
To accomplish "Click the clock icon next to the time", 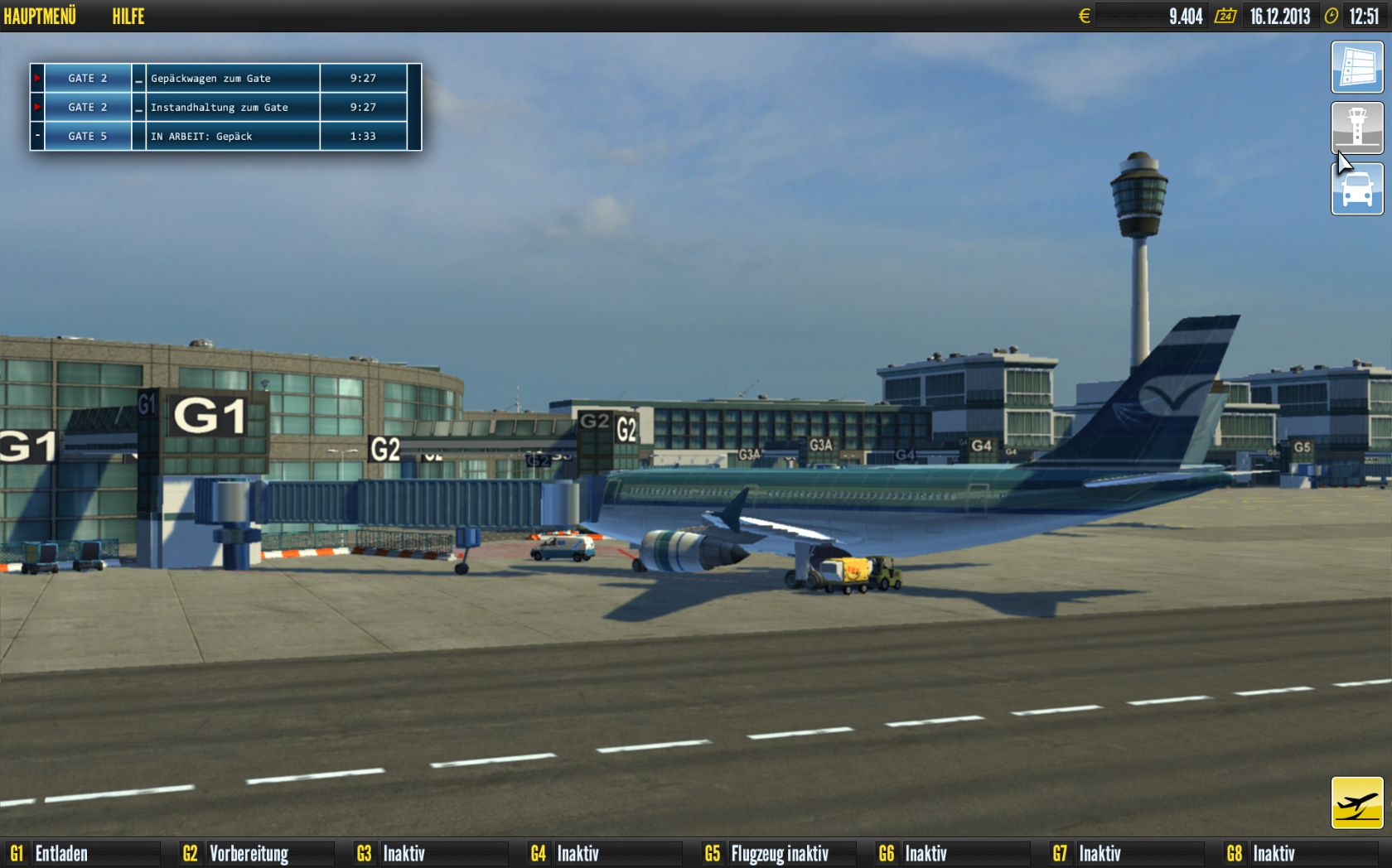I will [1331, 15].
